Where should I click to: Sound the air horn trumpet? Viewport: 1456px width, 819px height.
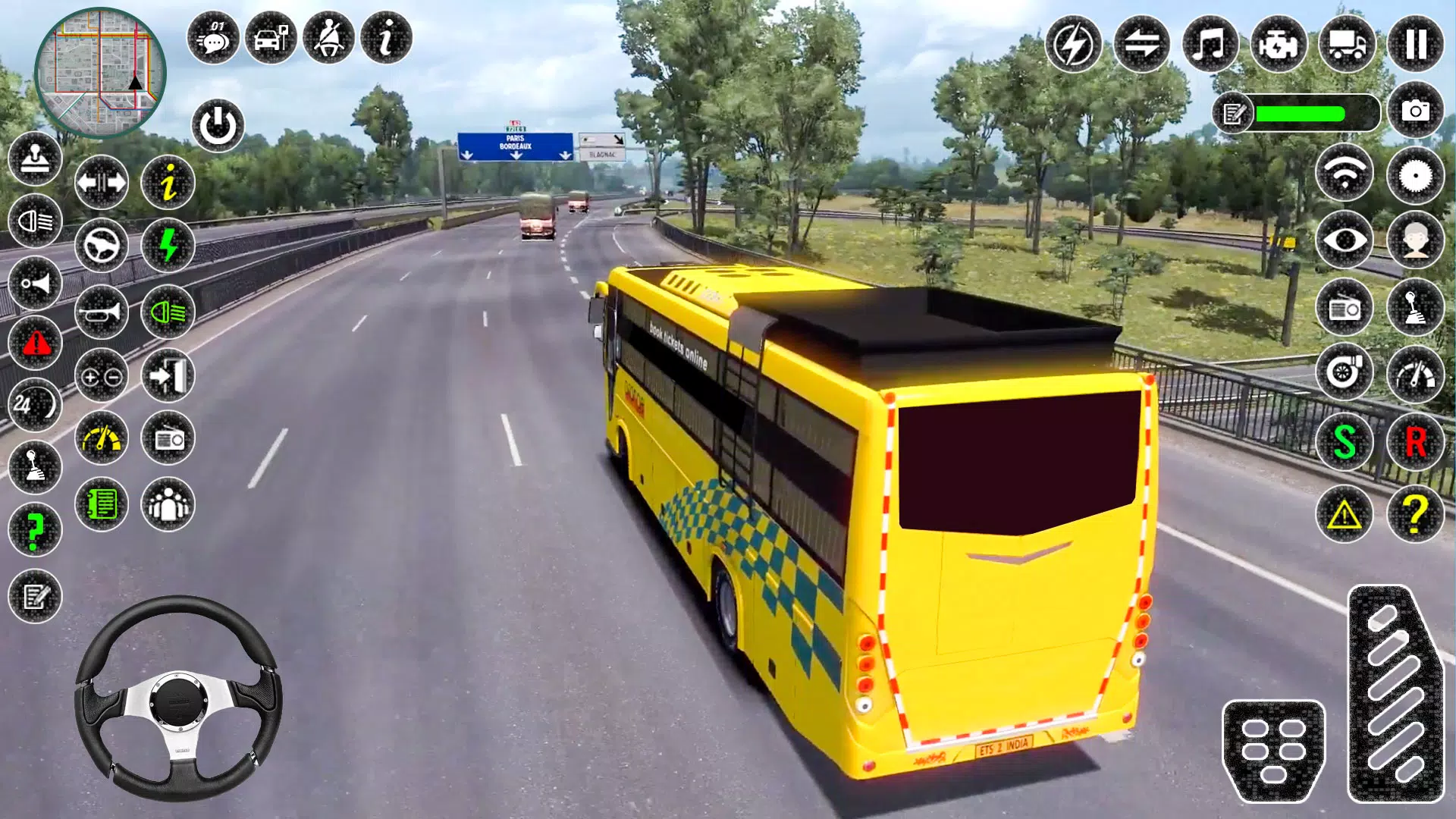[x=101, y=312]
